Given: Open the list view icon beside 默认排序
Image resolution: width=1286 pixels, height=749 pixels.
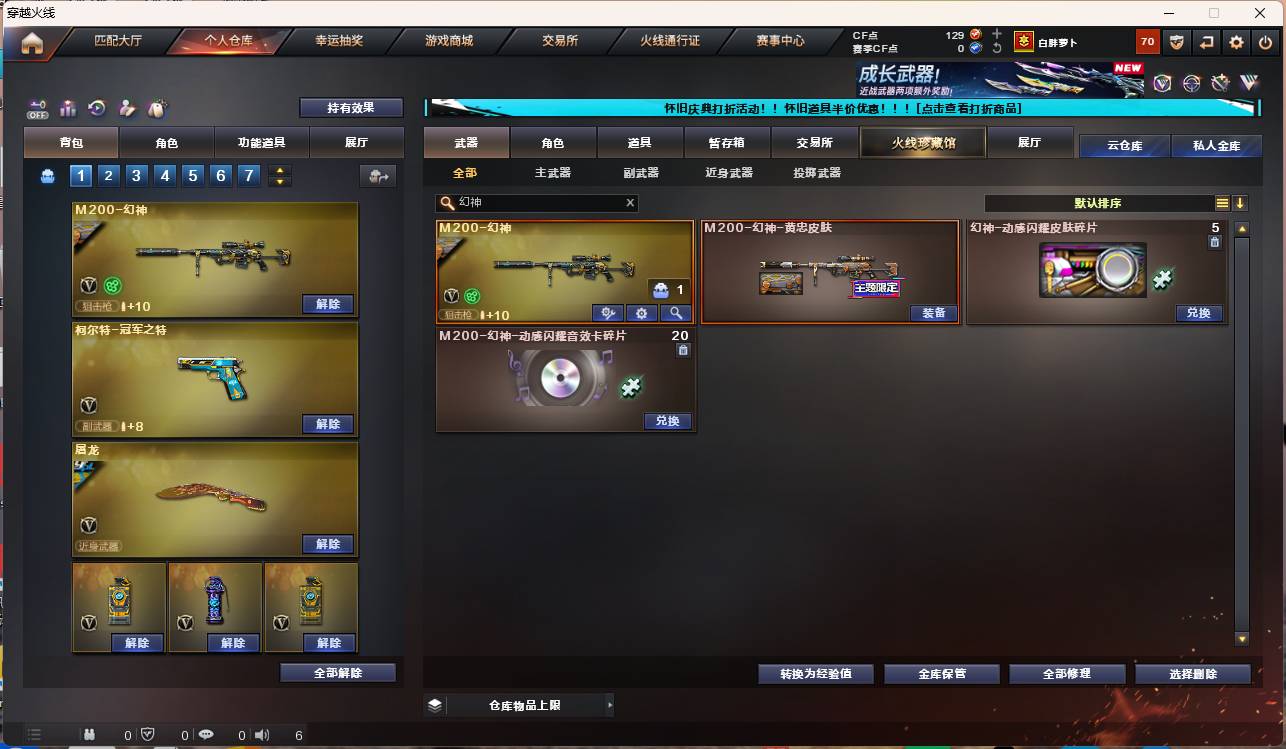Looking at the screenshot, I should point(1222,202).
